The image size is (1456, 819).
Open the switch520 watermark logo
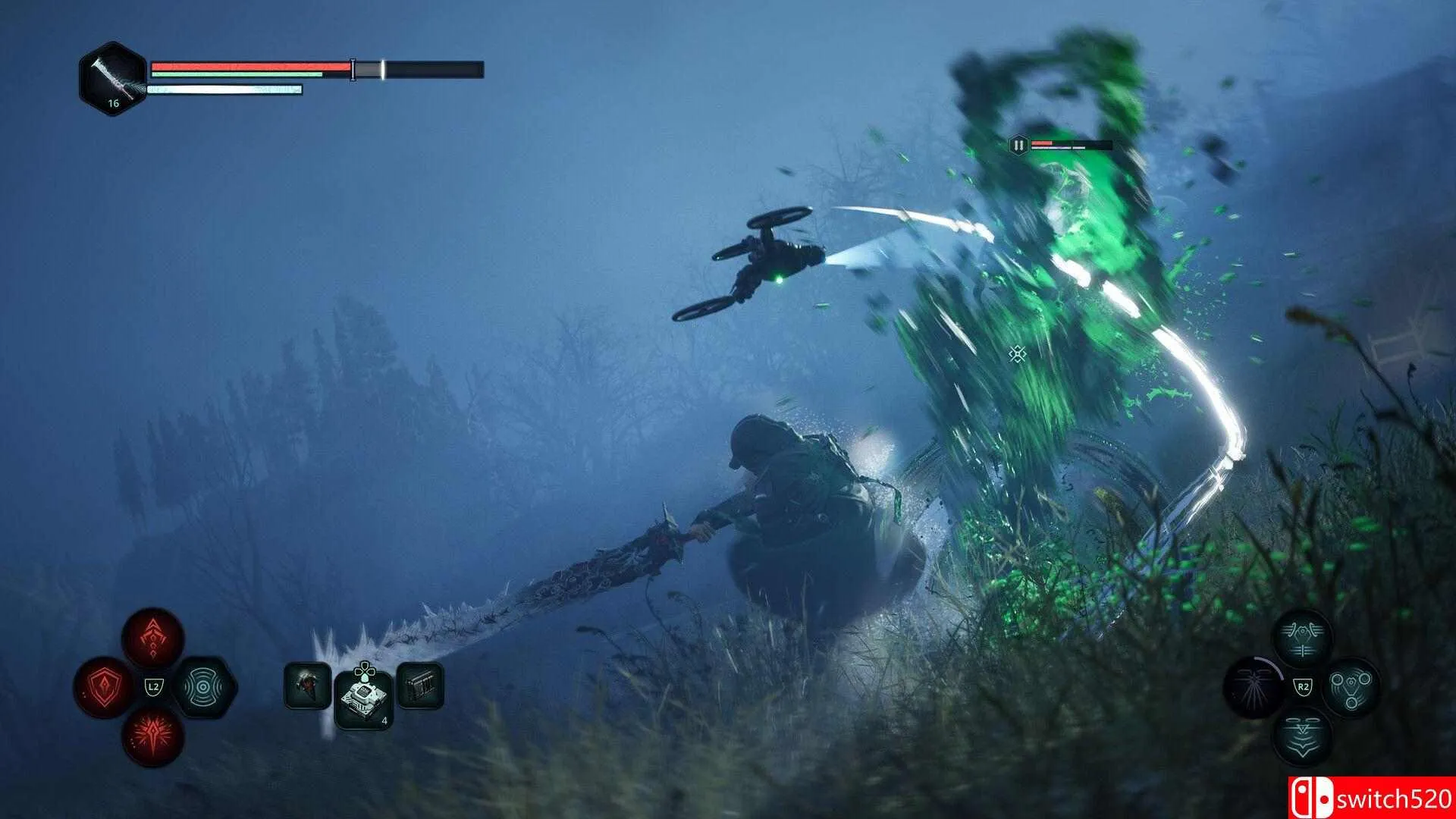(1371, 798)
